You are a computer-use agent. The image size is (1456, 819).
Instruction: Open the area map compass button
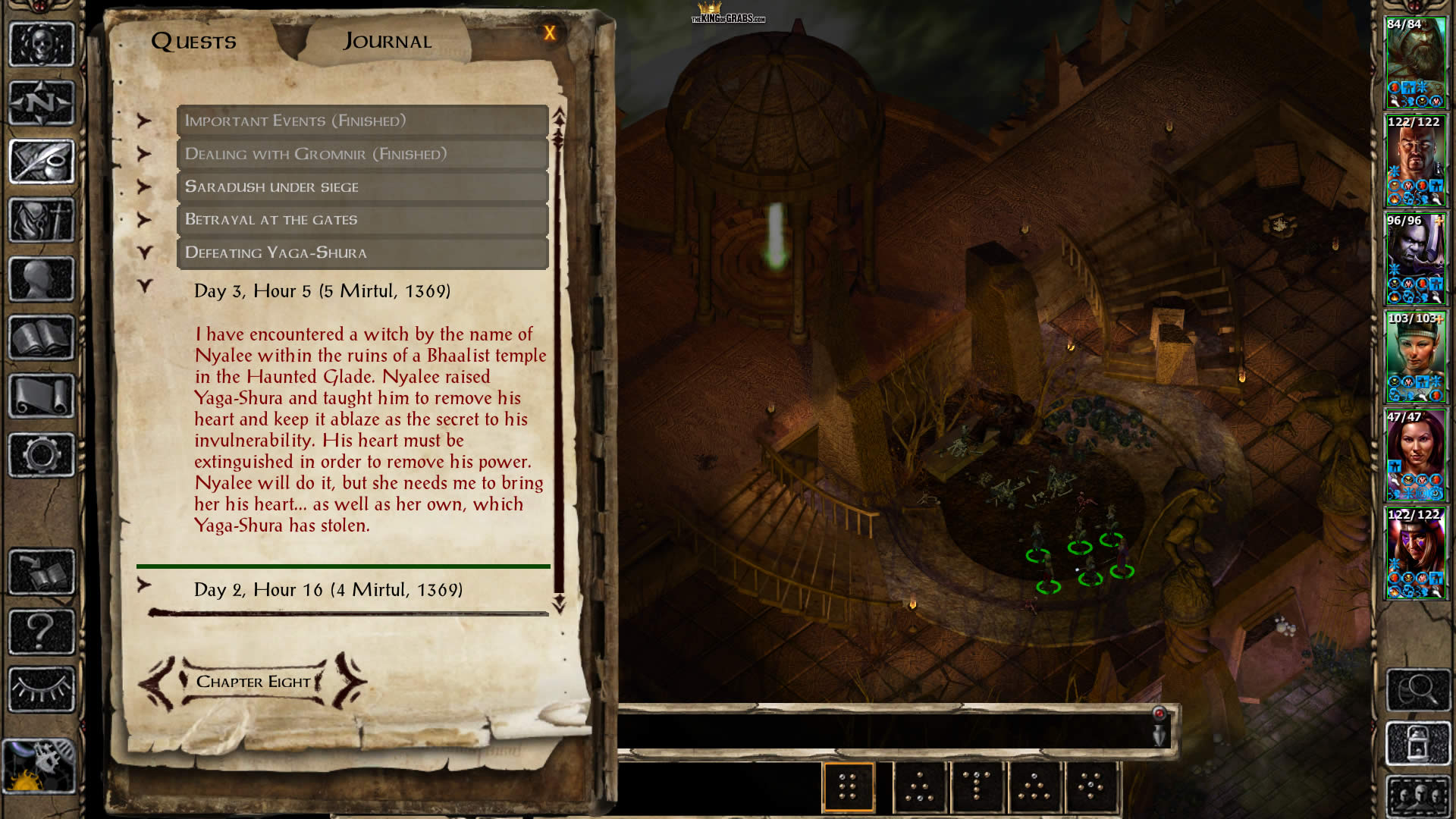click(42, 102)
